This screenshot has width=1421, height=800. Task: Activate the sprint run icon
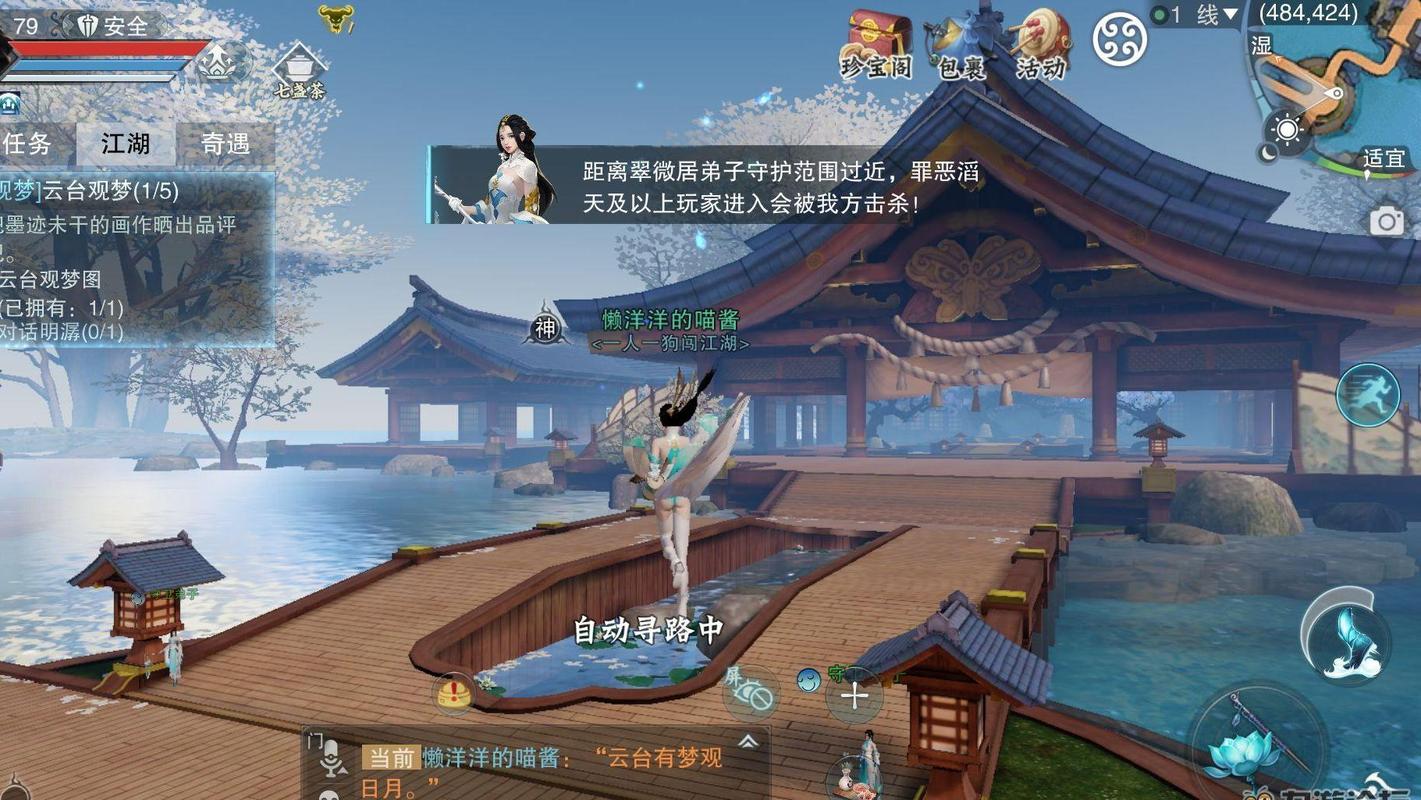[1367, 395]
